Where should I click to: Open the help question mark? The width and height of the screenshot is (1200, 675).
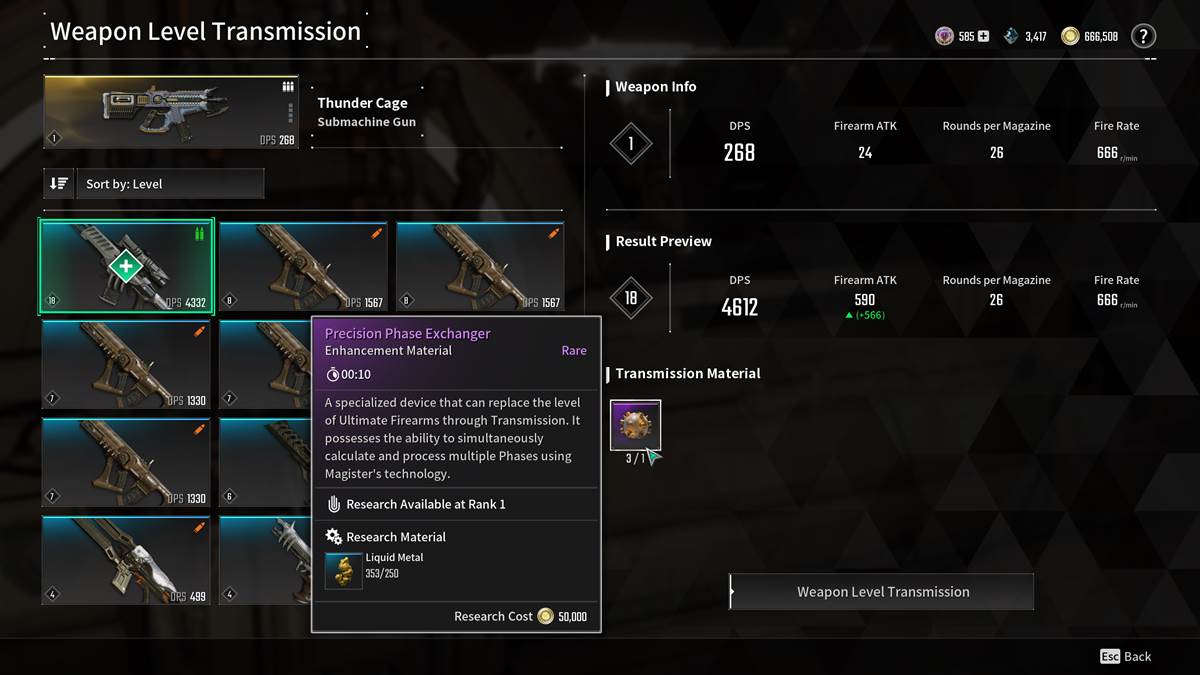point(1143,37)
